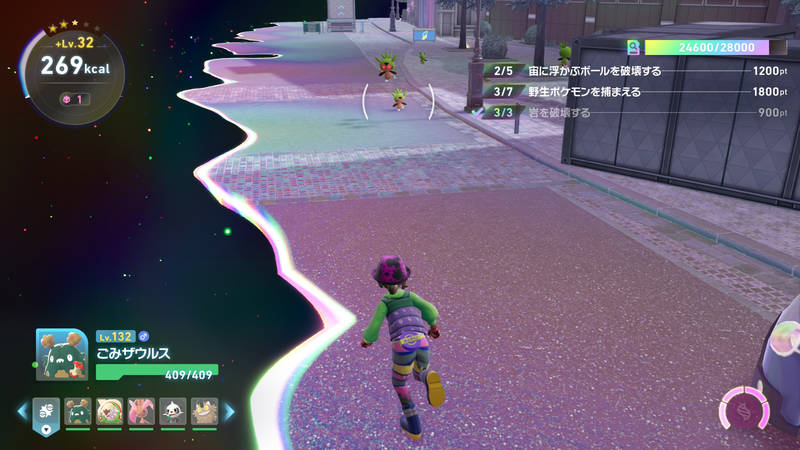This screenshot has height=450, width=800.
Task: Activate the Mega Evolution gauge icon
Action: [x=745, y=412]
